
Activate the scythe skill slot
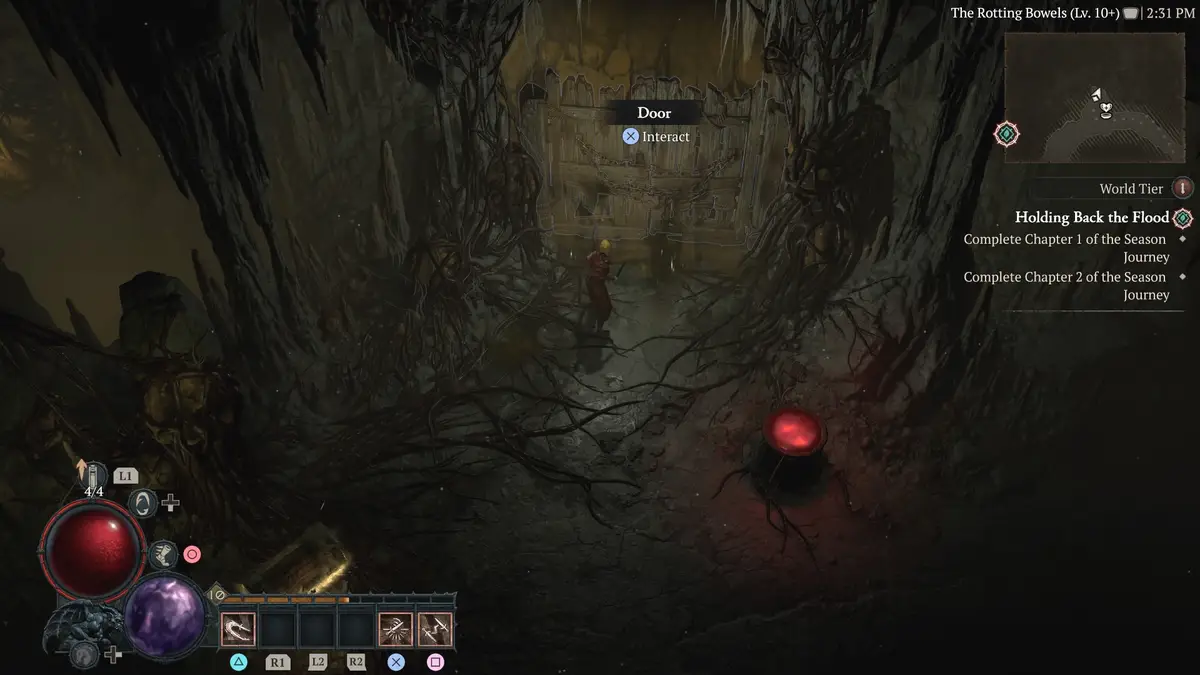click(x=238, y=629)
